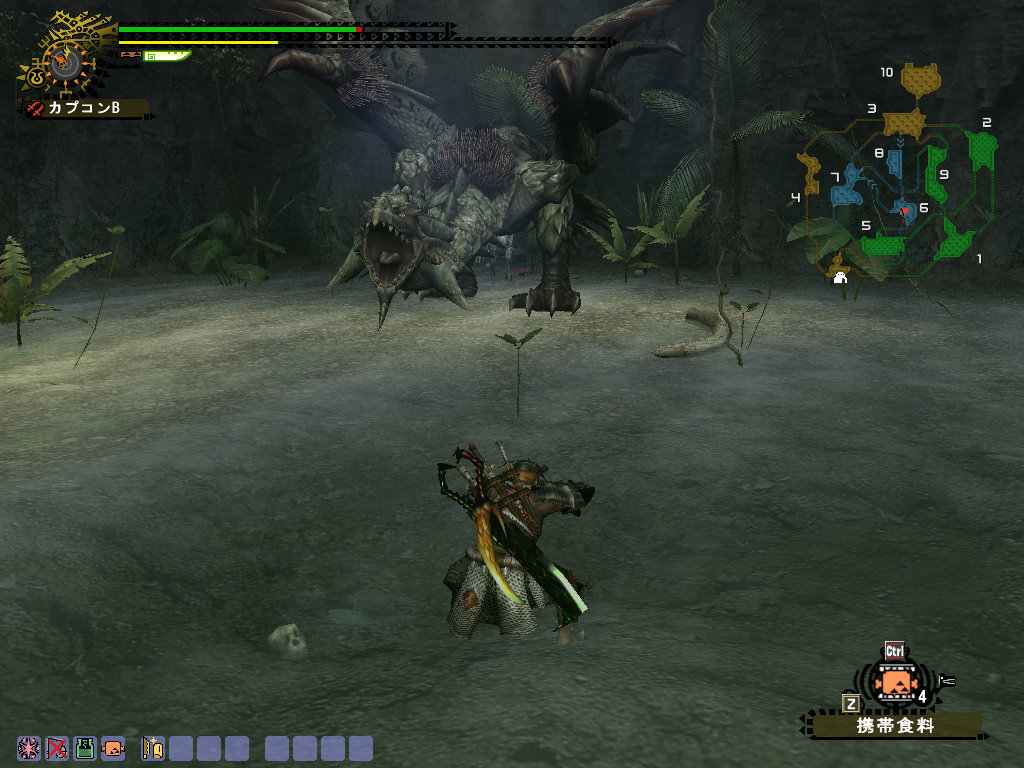Choose blue area 7 on the minimap
This screenshot has width=1024, height=768.
(848, 185)
